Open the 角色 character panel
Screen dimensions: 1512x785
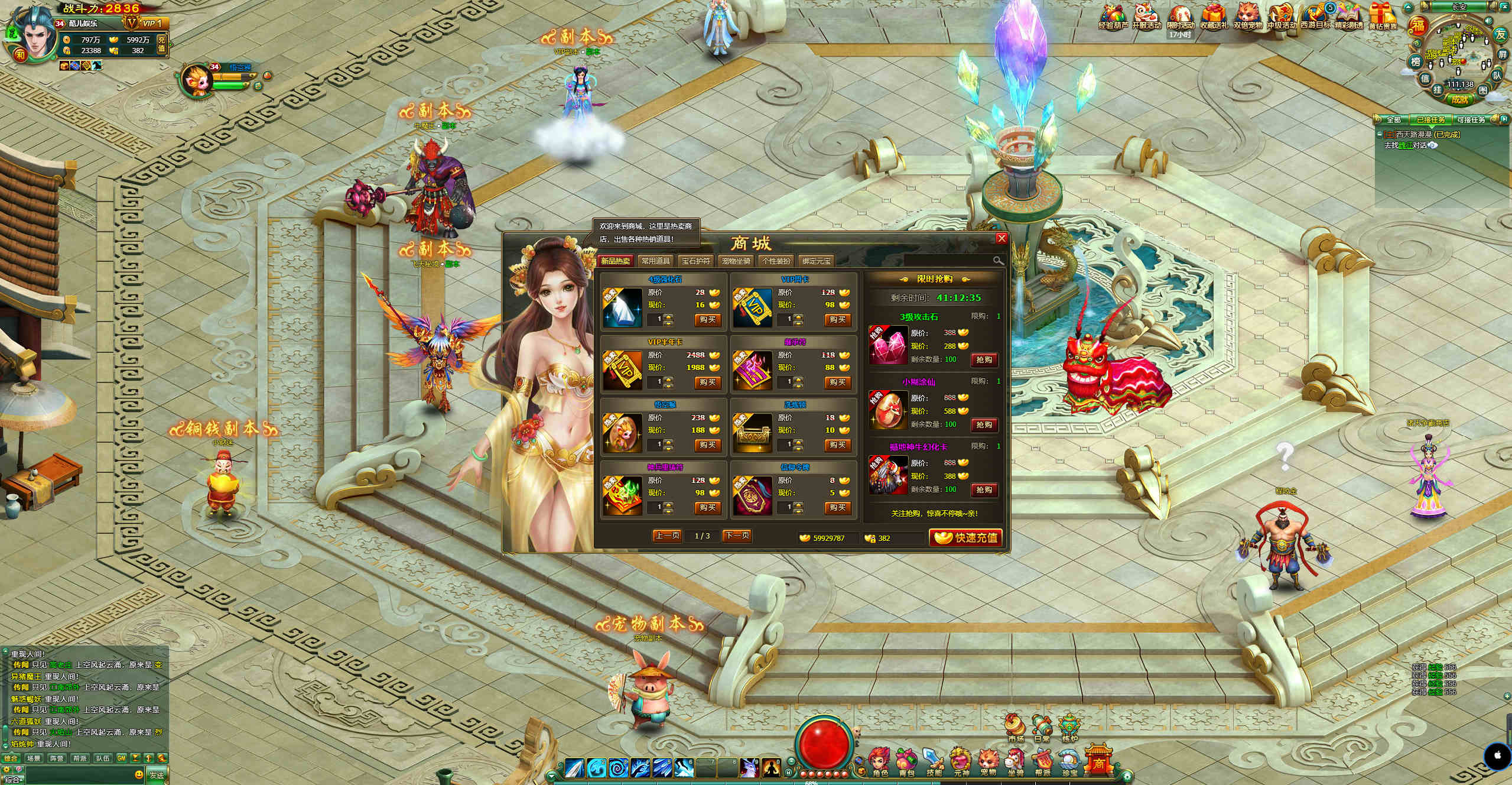[x=880, y=764]
